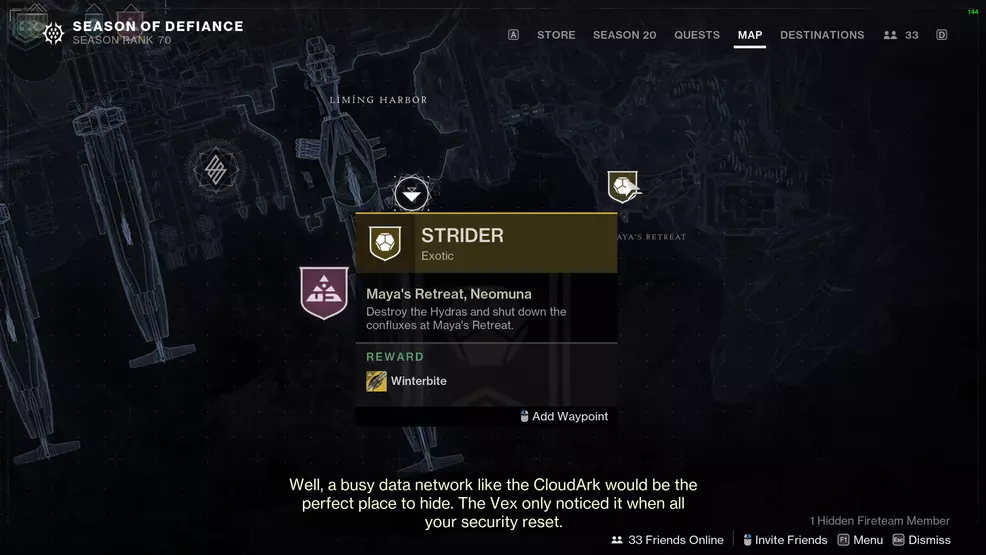Open the Menu option
The width and height of the screenshot is (986, 555).
(860, 540)
